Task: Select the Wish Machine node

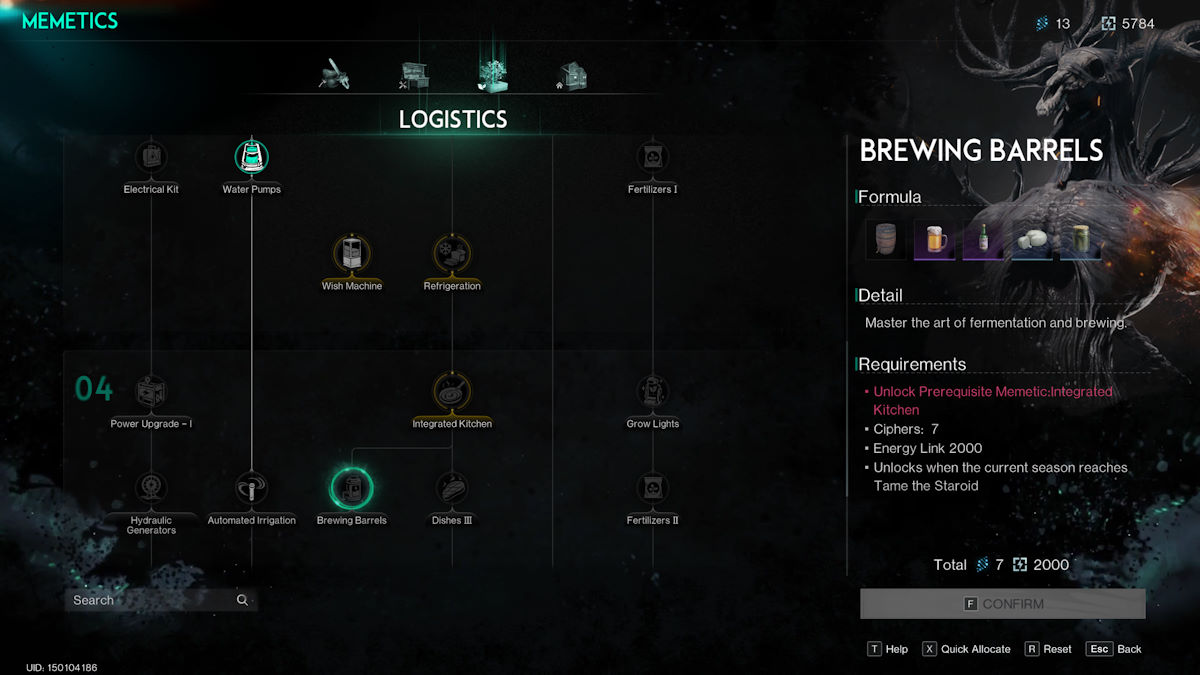Action: [x=351, y=254]
